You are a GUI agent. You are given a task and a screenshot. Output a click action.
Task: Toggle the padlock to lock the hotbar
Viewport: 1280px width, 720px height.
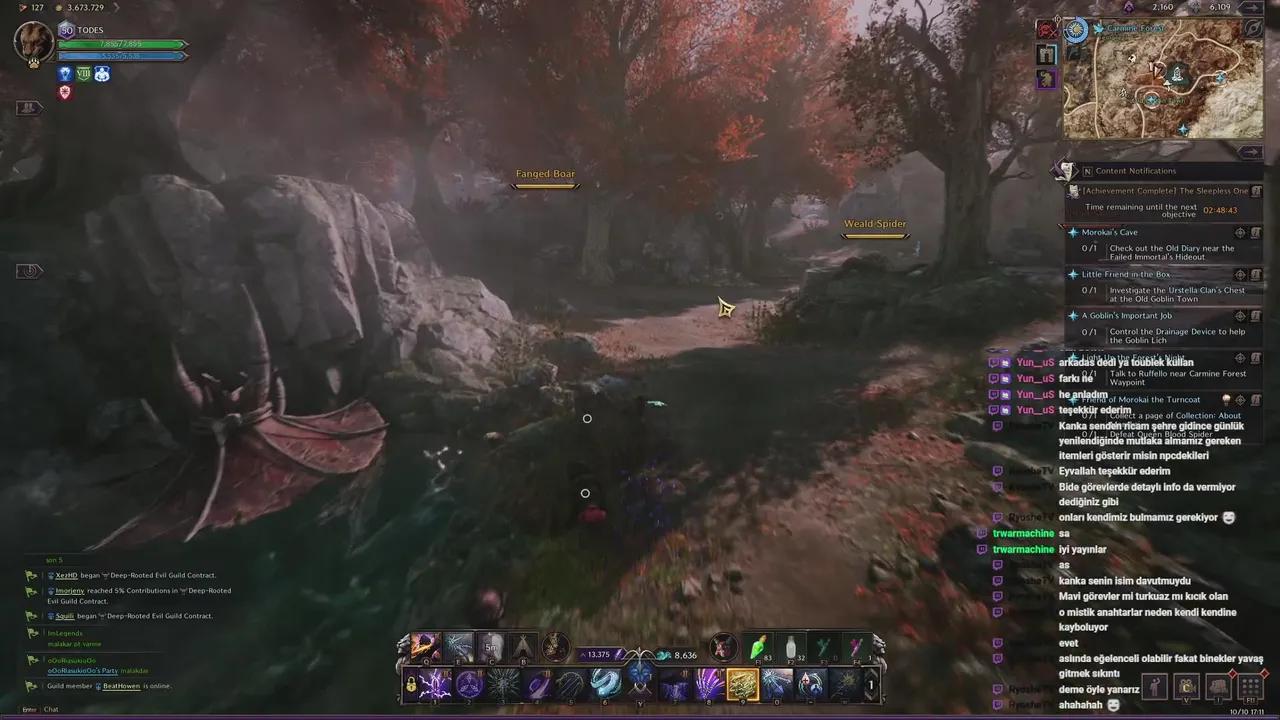[x=411, y=686]
